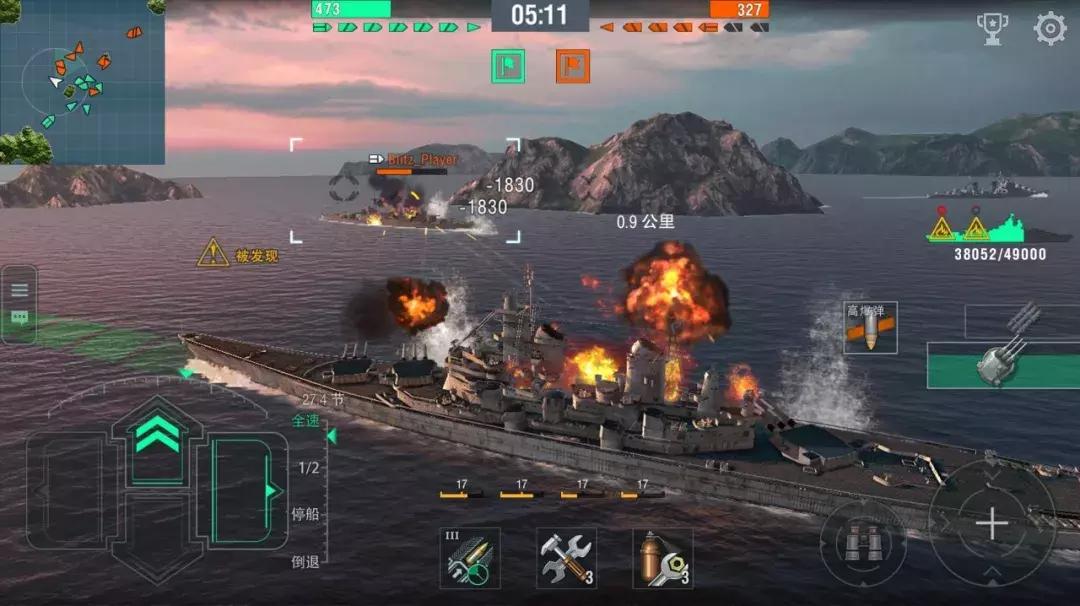Activate the shell-and-wrench reload consumable
The height and width of the screenshot is (606, 1080).
662,558
